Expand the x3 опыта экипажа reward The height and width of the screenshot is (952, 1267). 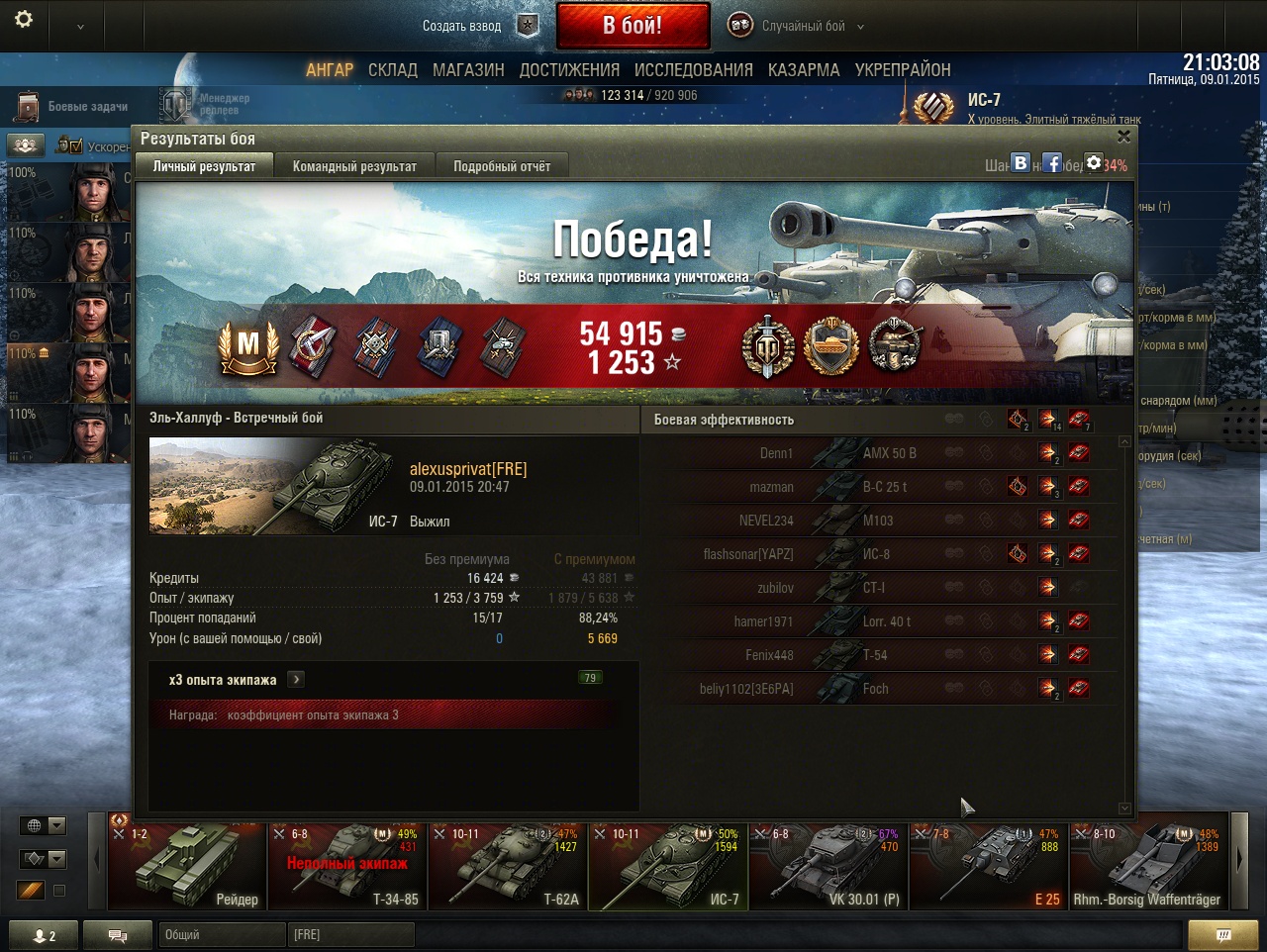pyautogui.click(x=296, y=680)
